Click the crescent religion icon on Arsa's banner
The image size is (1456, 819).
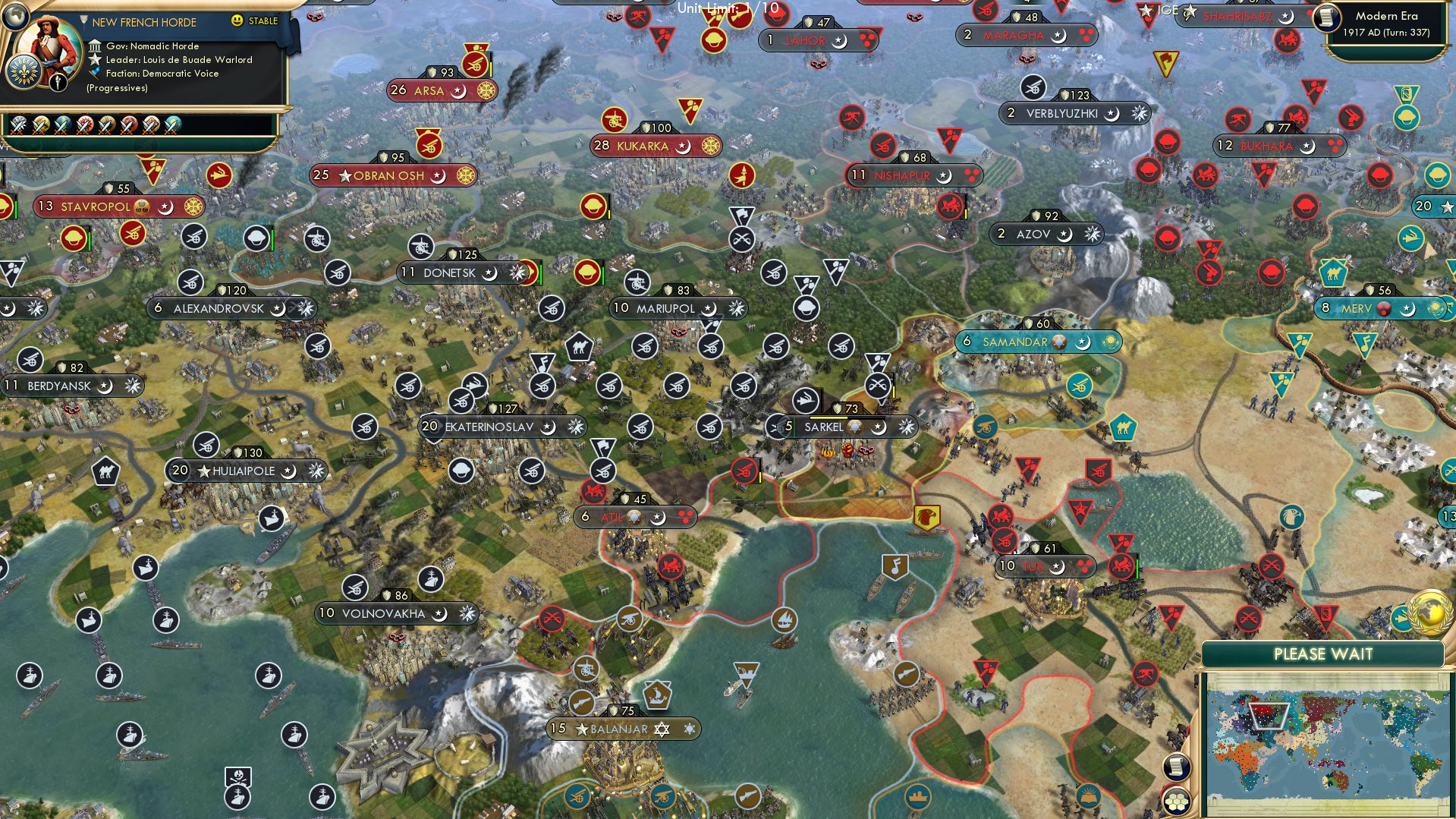[456, 90]
